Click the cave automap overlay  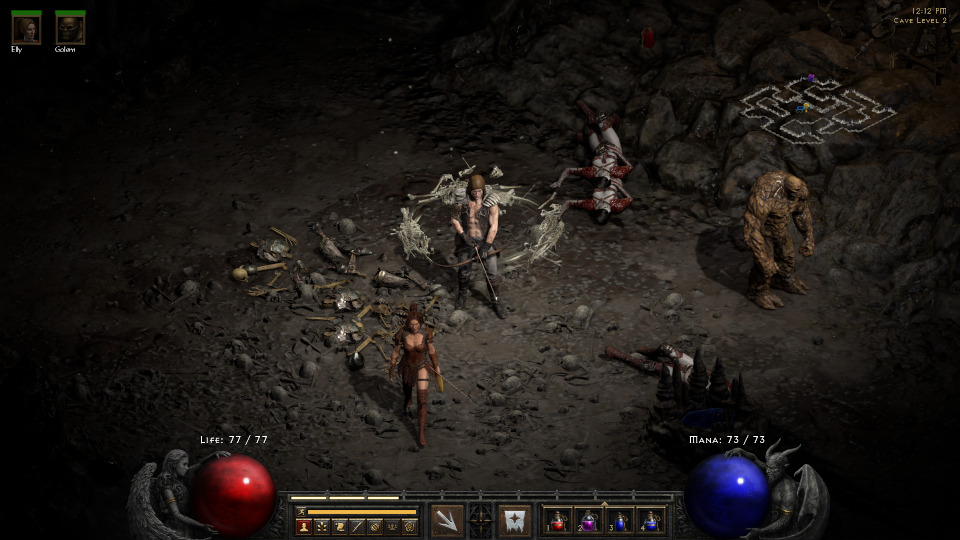(x=817, y=108)
